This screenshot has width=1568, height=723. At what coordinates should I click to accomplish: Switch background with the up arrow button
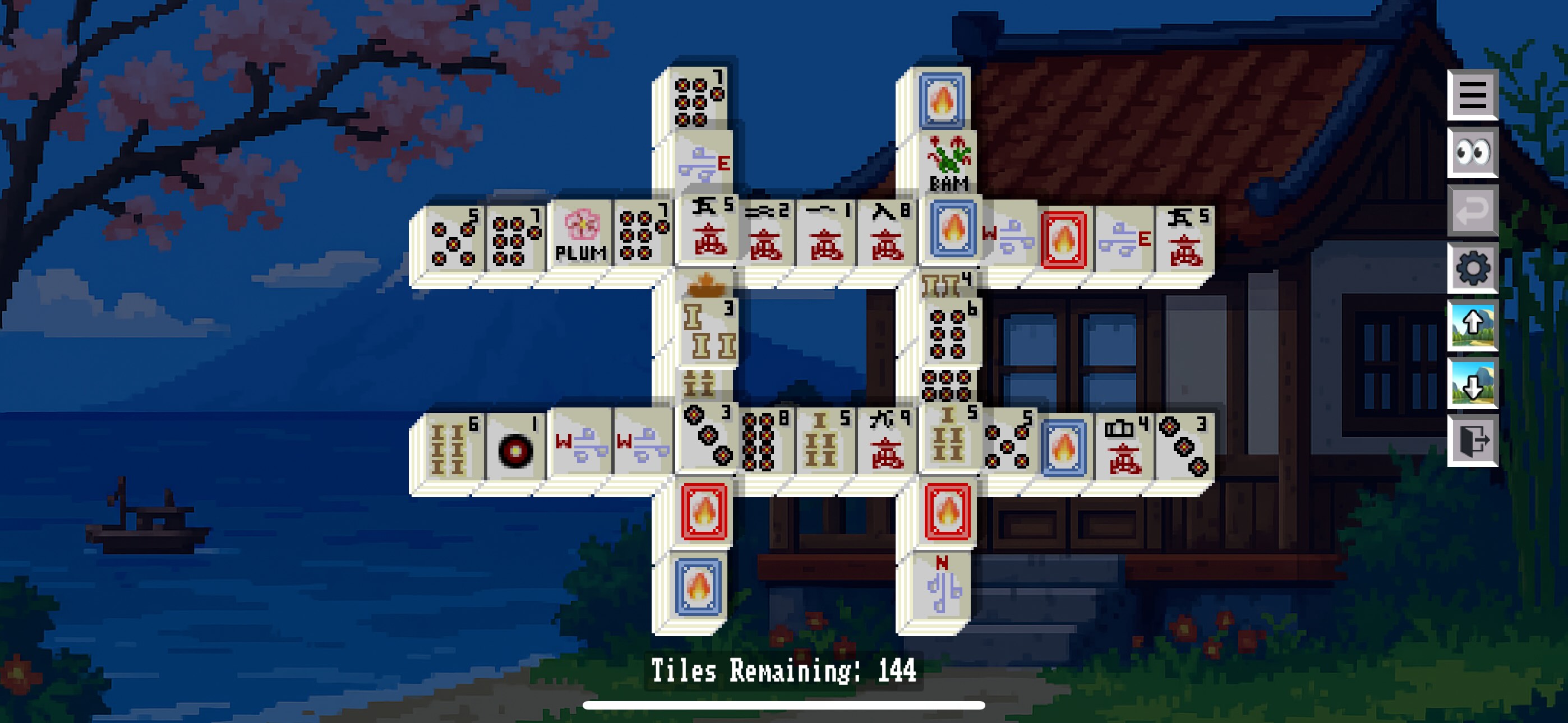[1472, 325]
